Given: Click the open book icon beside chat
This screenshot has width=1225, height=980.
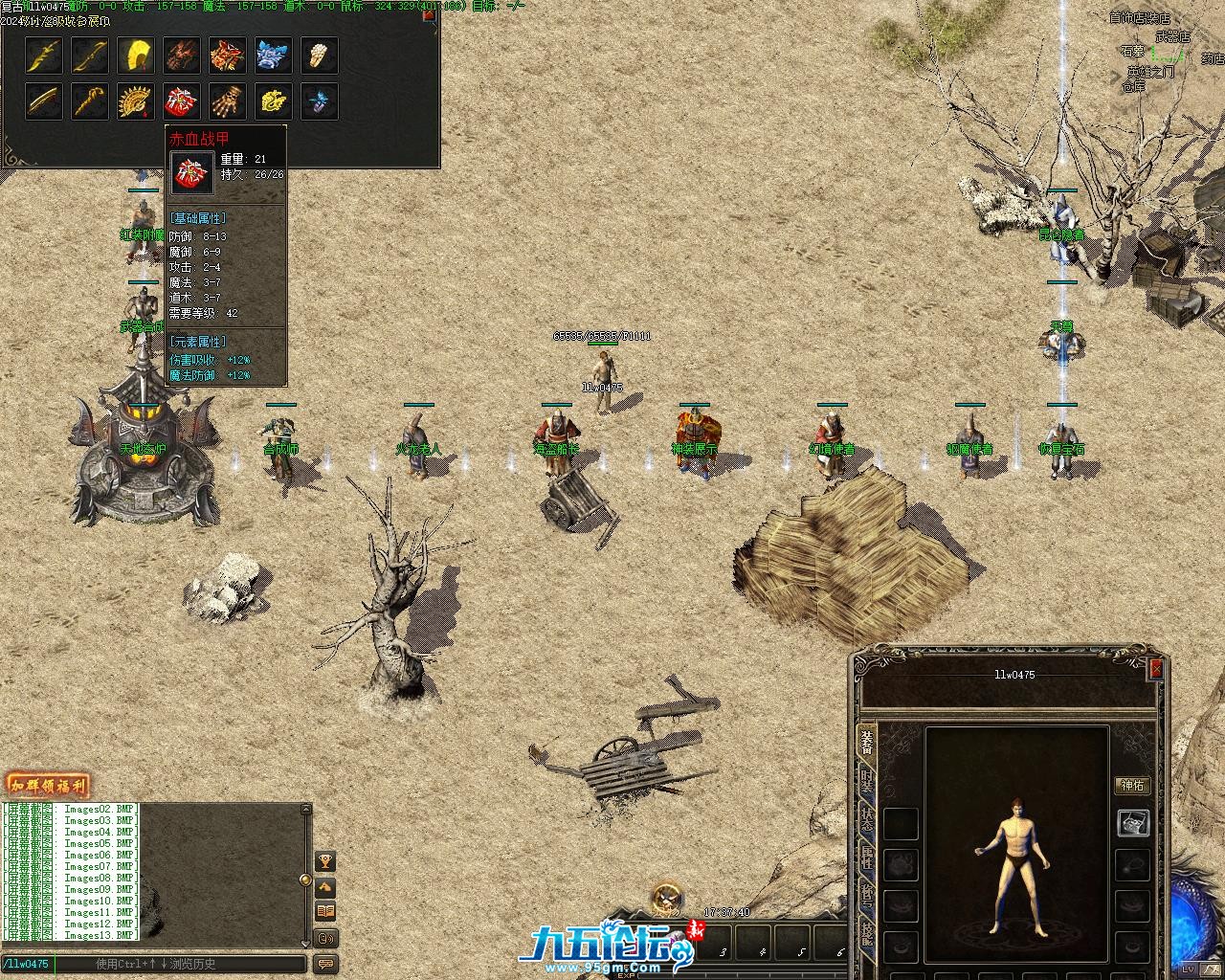Looking at the screenshot, I should [325, 911].
